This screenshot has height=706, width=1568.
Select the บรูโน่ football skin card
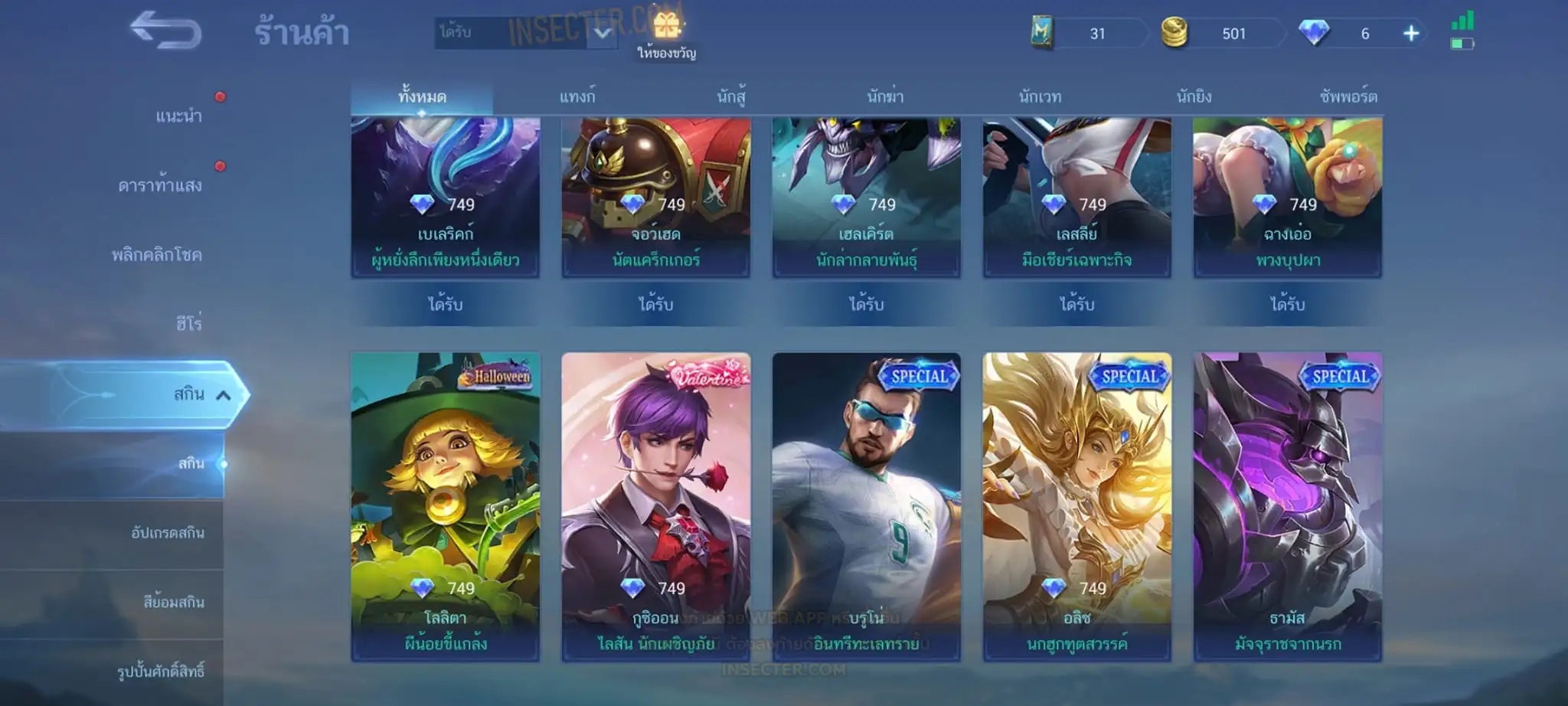[867, 506]
